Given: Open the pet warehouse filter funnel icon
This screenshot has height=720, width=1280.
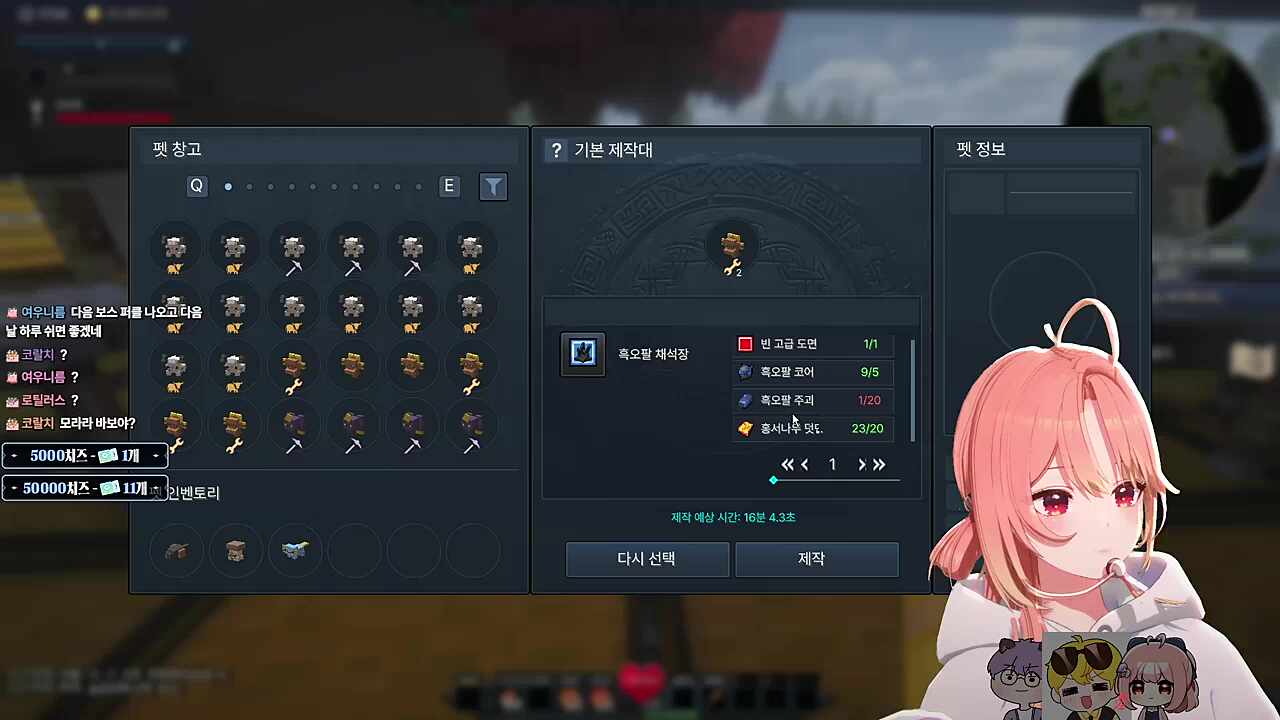Looking at the screenshot, I should (x=493, y=186).
